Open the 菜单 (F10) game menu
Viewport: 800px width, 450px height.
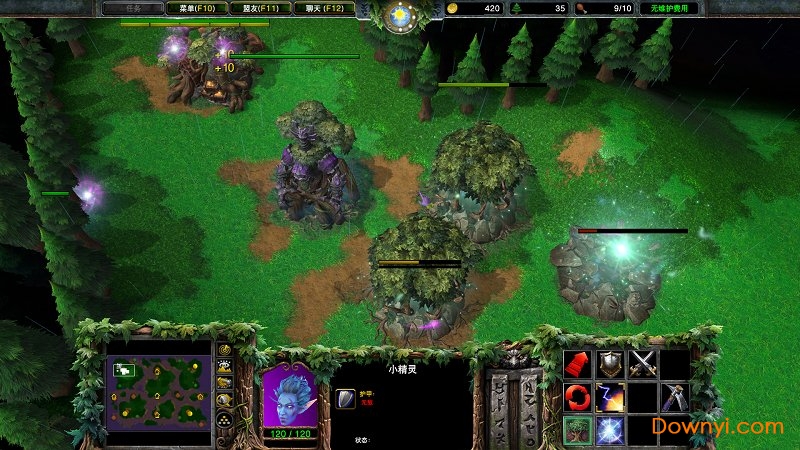[191, 8]
